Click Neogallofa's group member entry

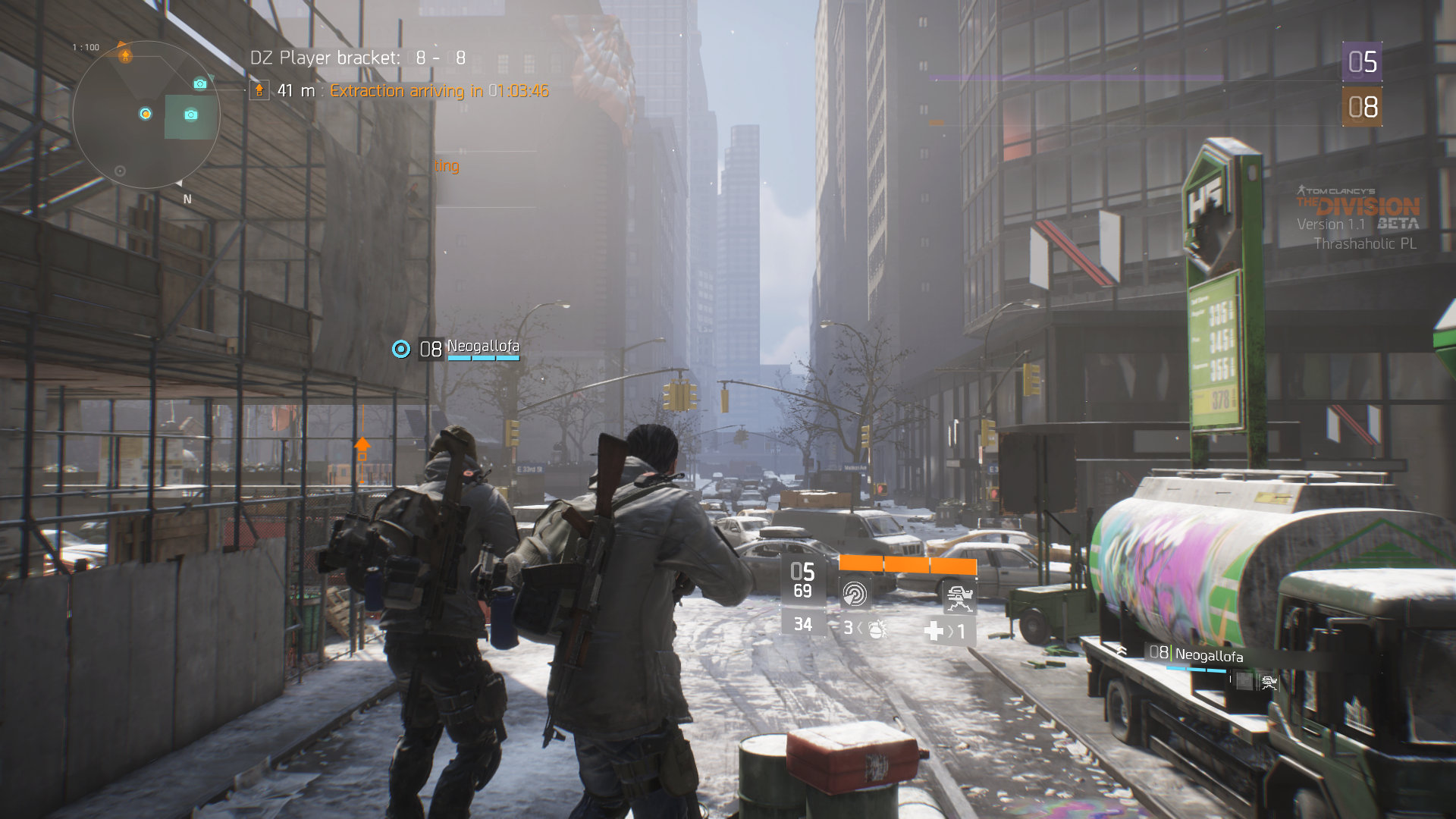1208,655
